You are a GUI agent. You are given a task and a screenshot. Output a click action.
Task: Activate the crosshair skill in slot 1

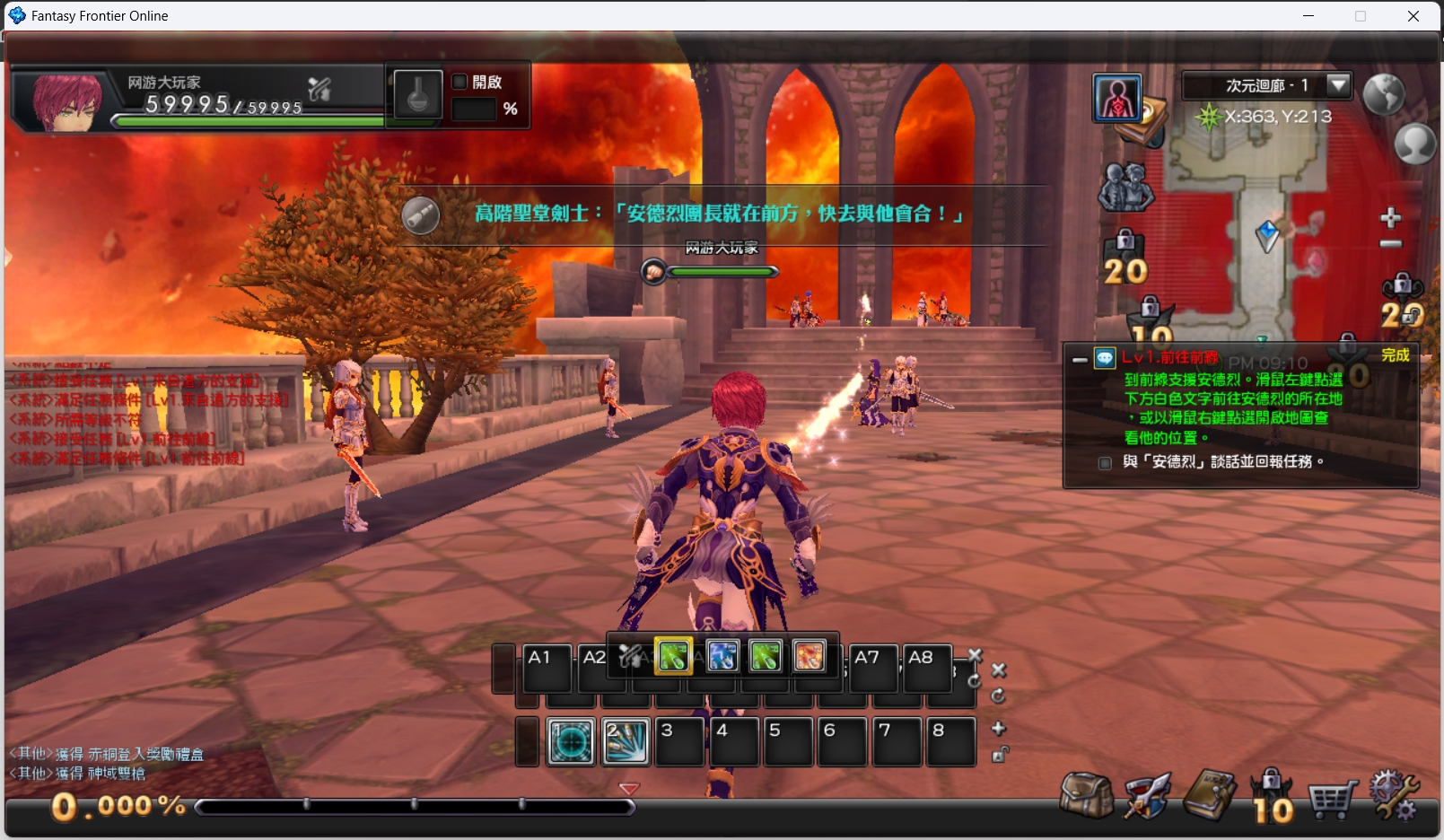(571, 741)
